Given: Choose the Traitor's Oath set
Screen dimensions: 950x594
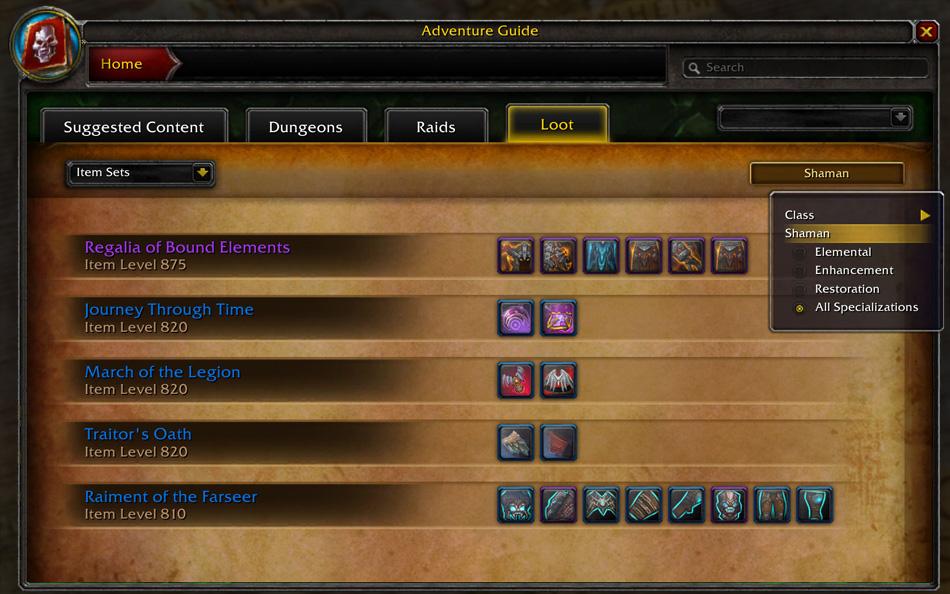Looking at the screenshot, I should [138, 434].
